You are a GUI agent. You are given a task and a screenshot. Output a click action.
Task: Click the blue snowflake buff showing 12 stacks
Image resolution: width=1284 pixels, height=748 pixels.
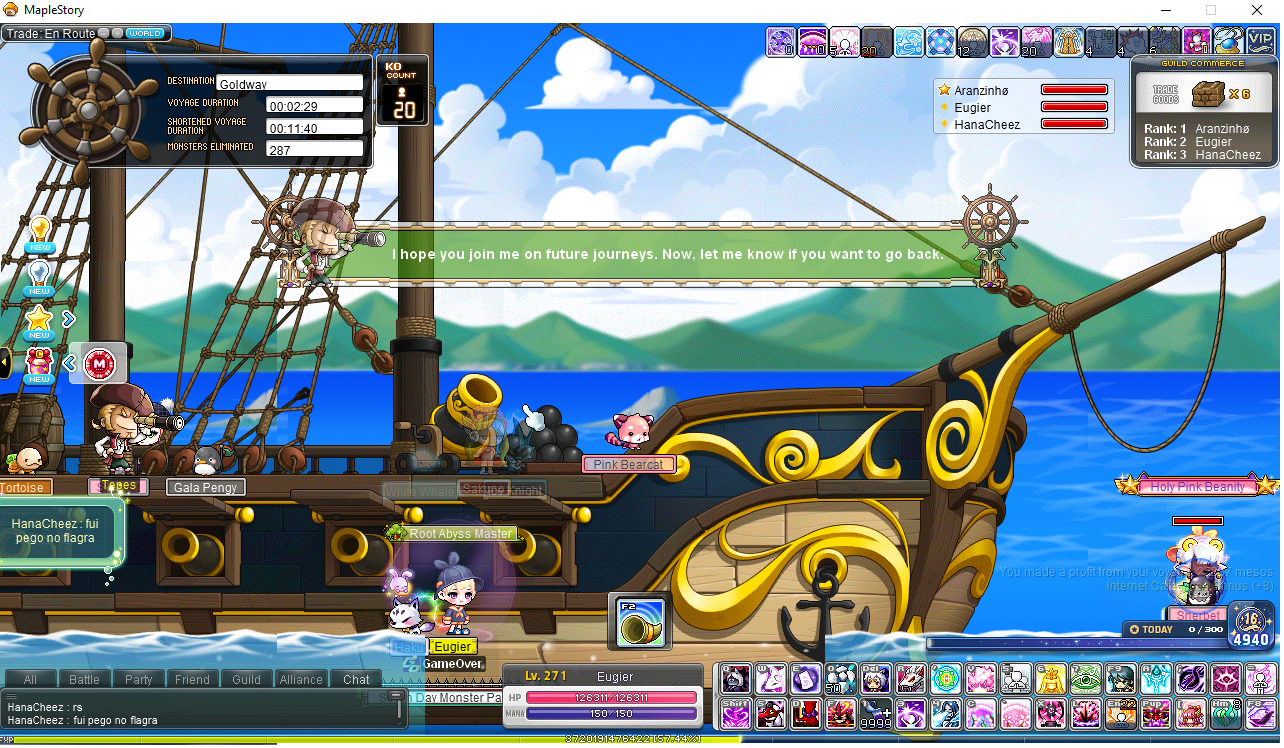coord(941,41)
